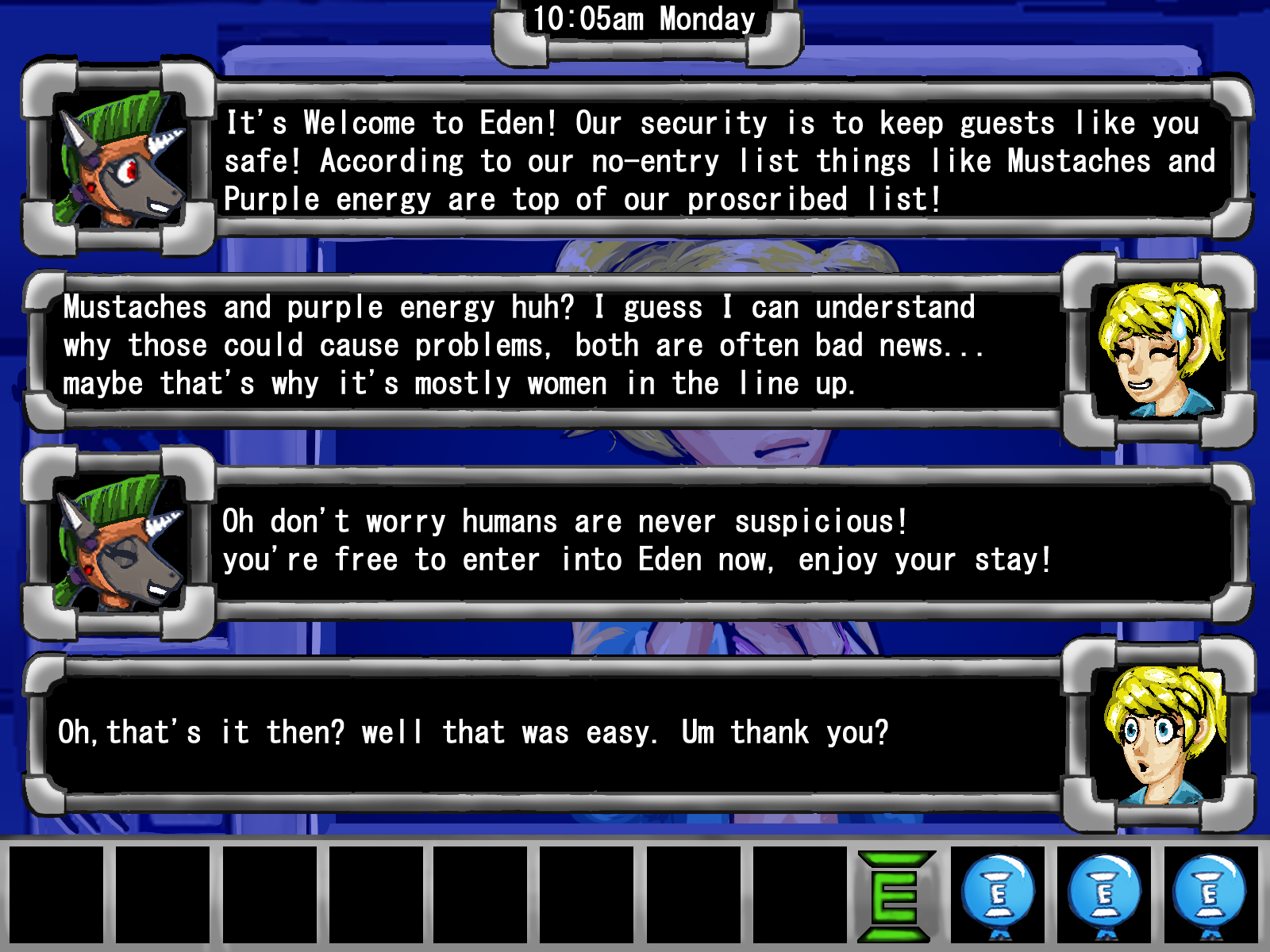Click the "Oh, that's it then?" dialogue box
Screen dimensions: 1270x952
click(548, 732)
